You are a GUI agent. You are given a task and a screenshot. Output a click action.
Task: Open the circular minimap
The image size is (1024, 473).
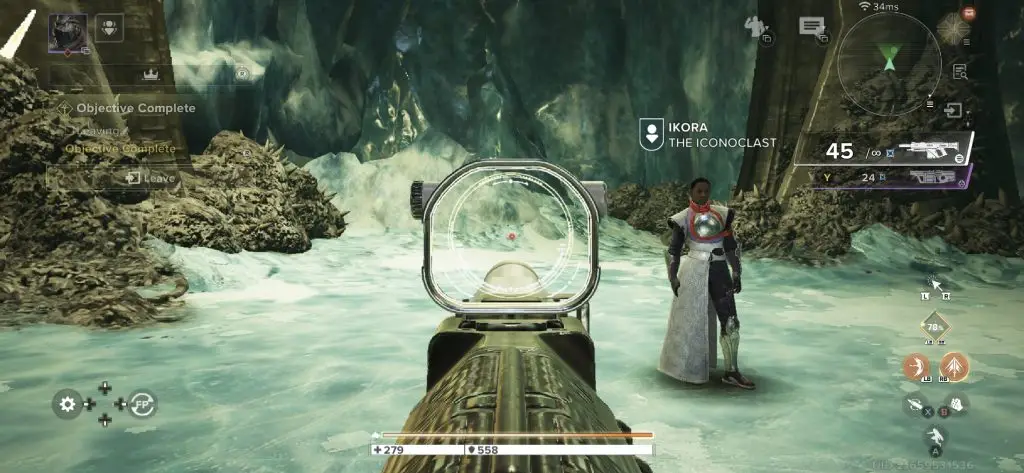click(x=888, y=63)
